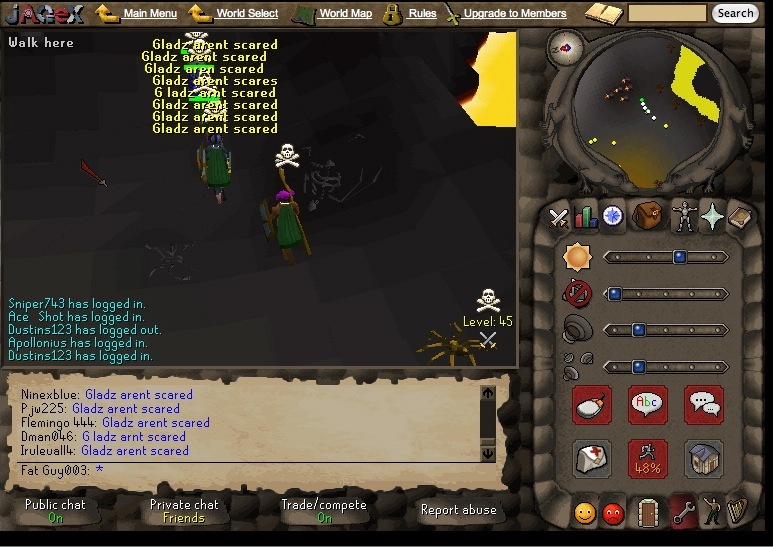The image size is (773, 547).
Task: Open the Main Menu link
Action: tap(150, 14)
